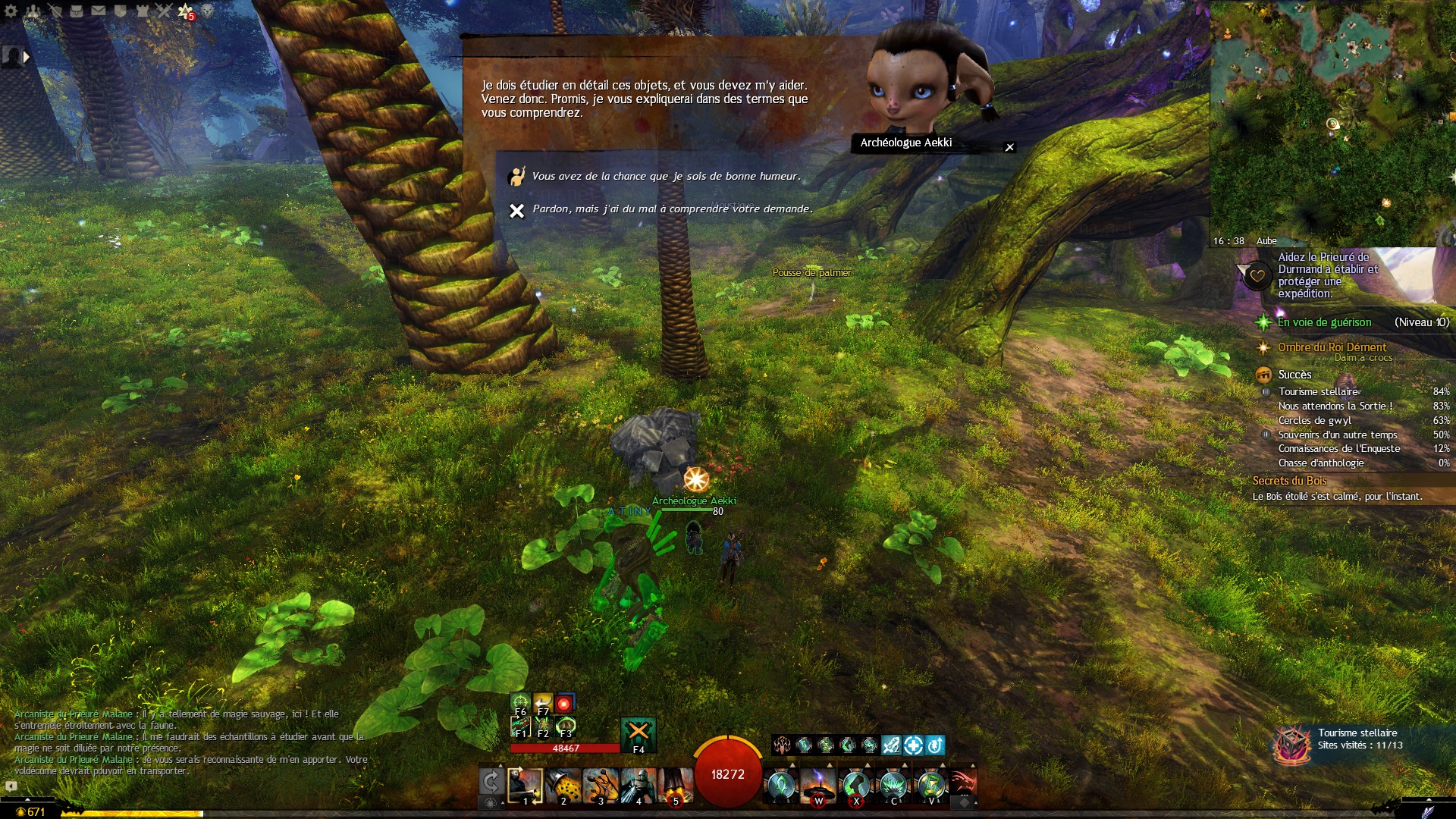Close the Archéologue Aekki dialogue window
Viewport: 1456px width, 819px height.
(x=1009, y=147)
